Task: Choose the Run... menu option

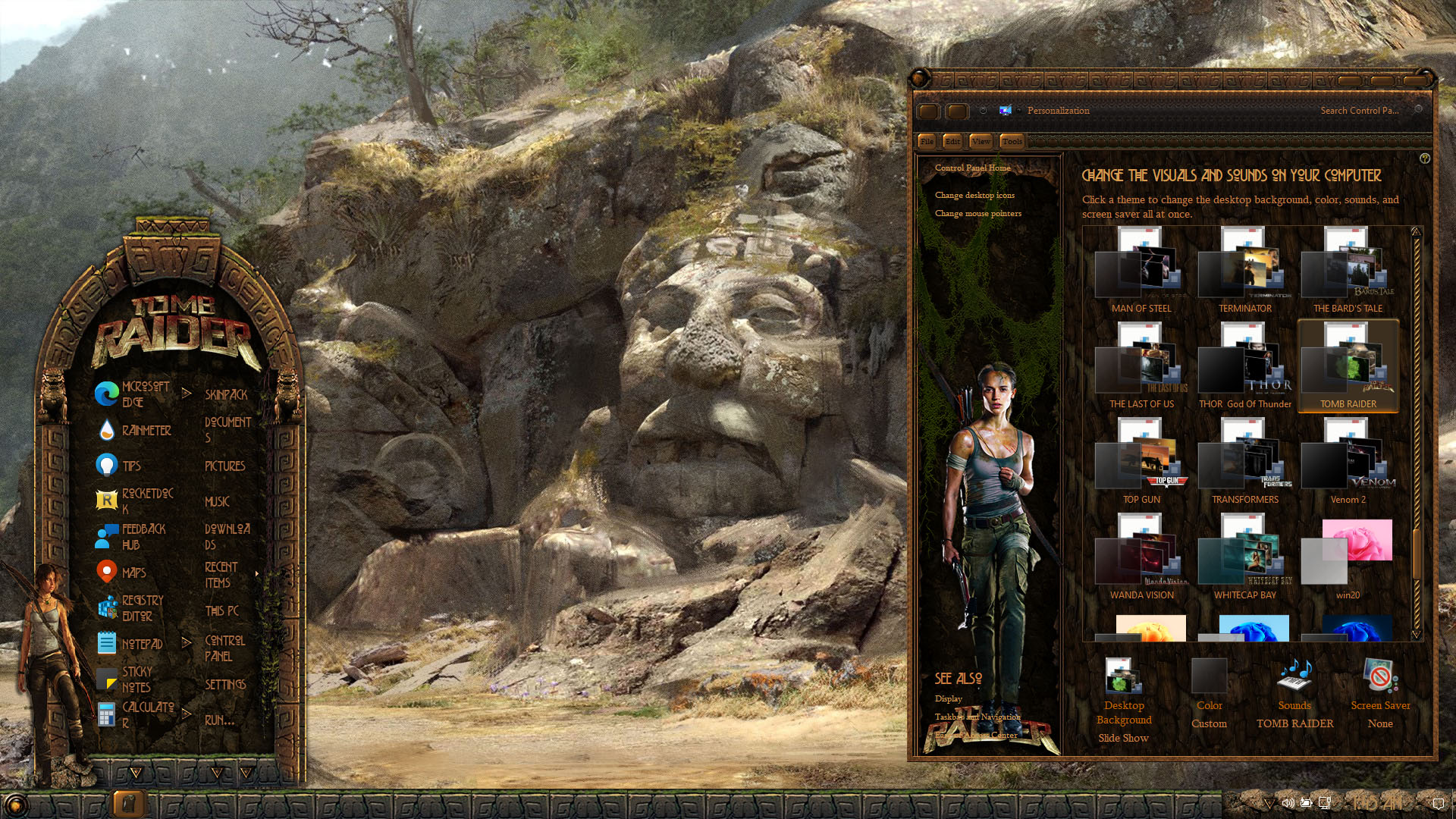Action: [219, 720]
